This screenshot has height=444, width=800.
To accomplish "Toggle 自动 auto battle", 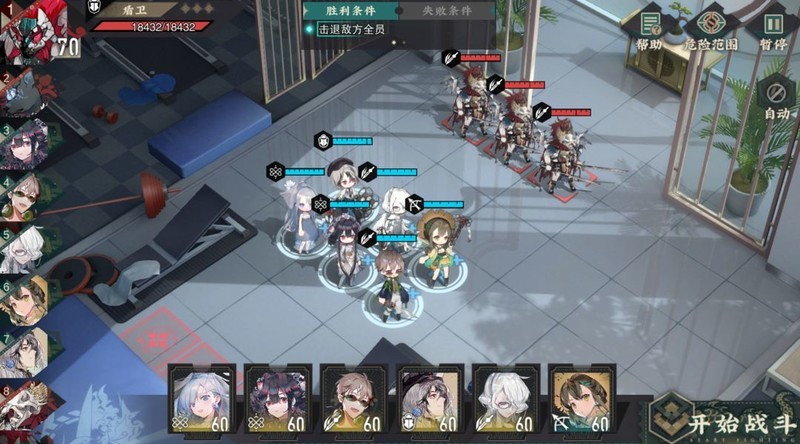I will pyautogui.click(x=776, y=98).
